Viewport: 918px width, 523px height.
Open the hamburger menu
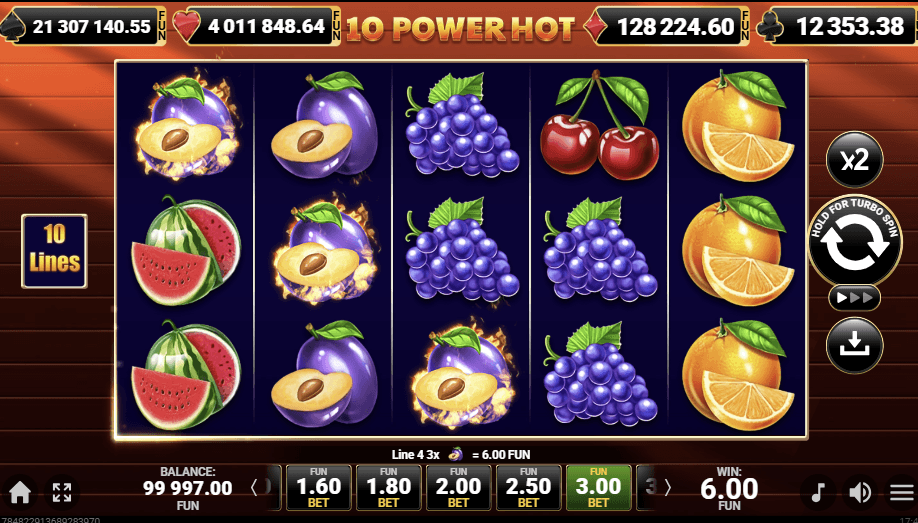point(901,492)
